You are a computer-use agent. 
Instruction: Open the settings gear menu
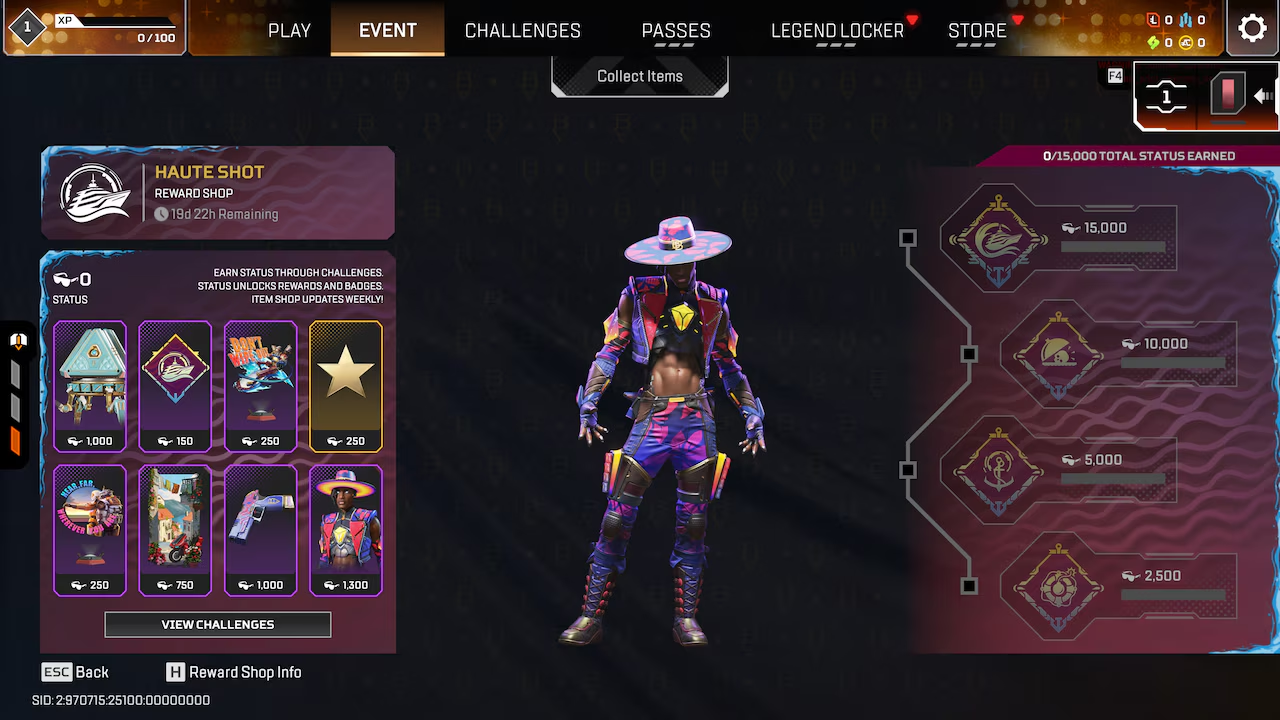click(x=1252, y=28)
